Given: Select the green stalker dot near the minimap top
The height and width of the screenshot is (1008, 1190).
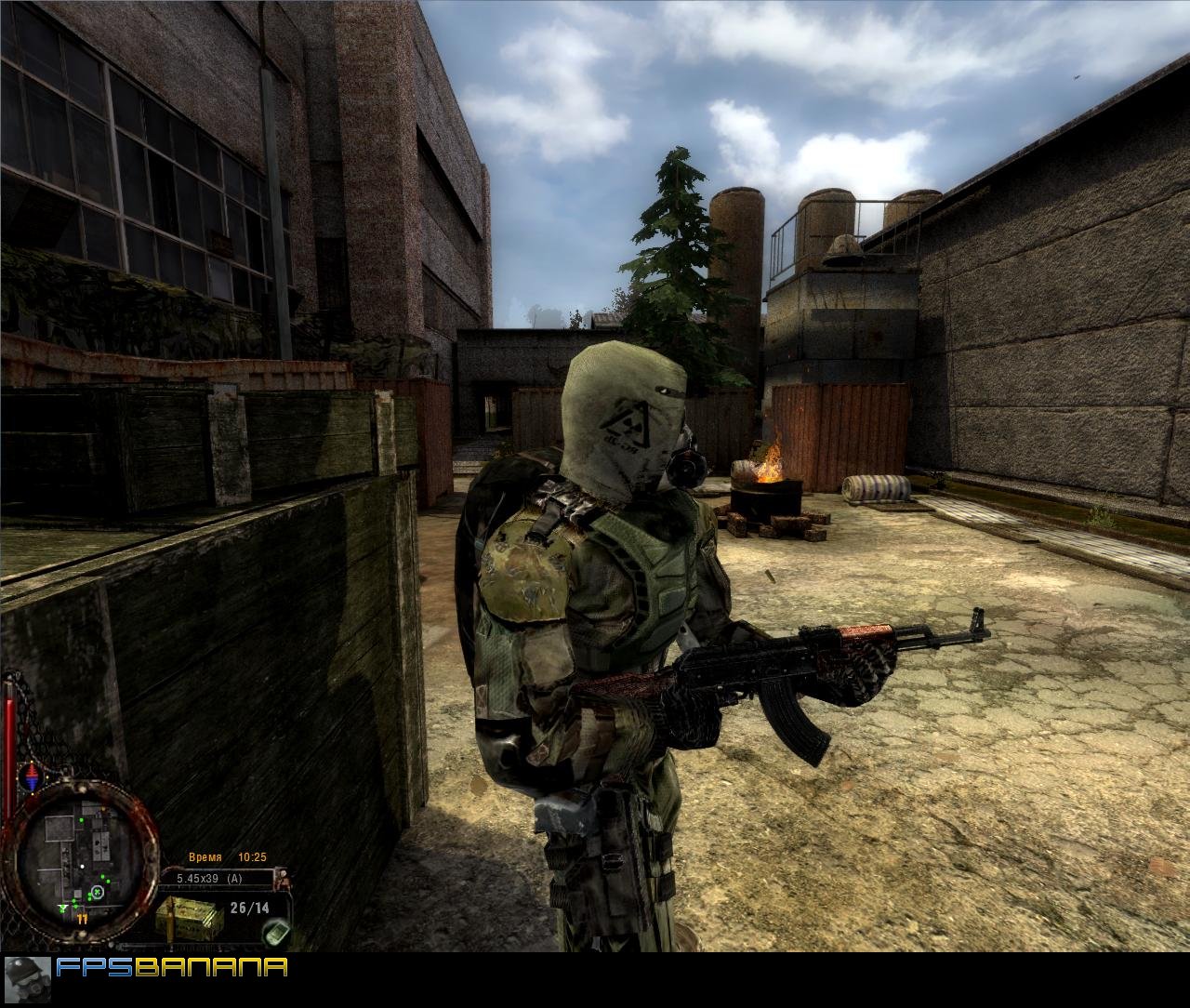Looking at the screenshot, I should (x=81, y=820).
